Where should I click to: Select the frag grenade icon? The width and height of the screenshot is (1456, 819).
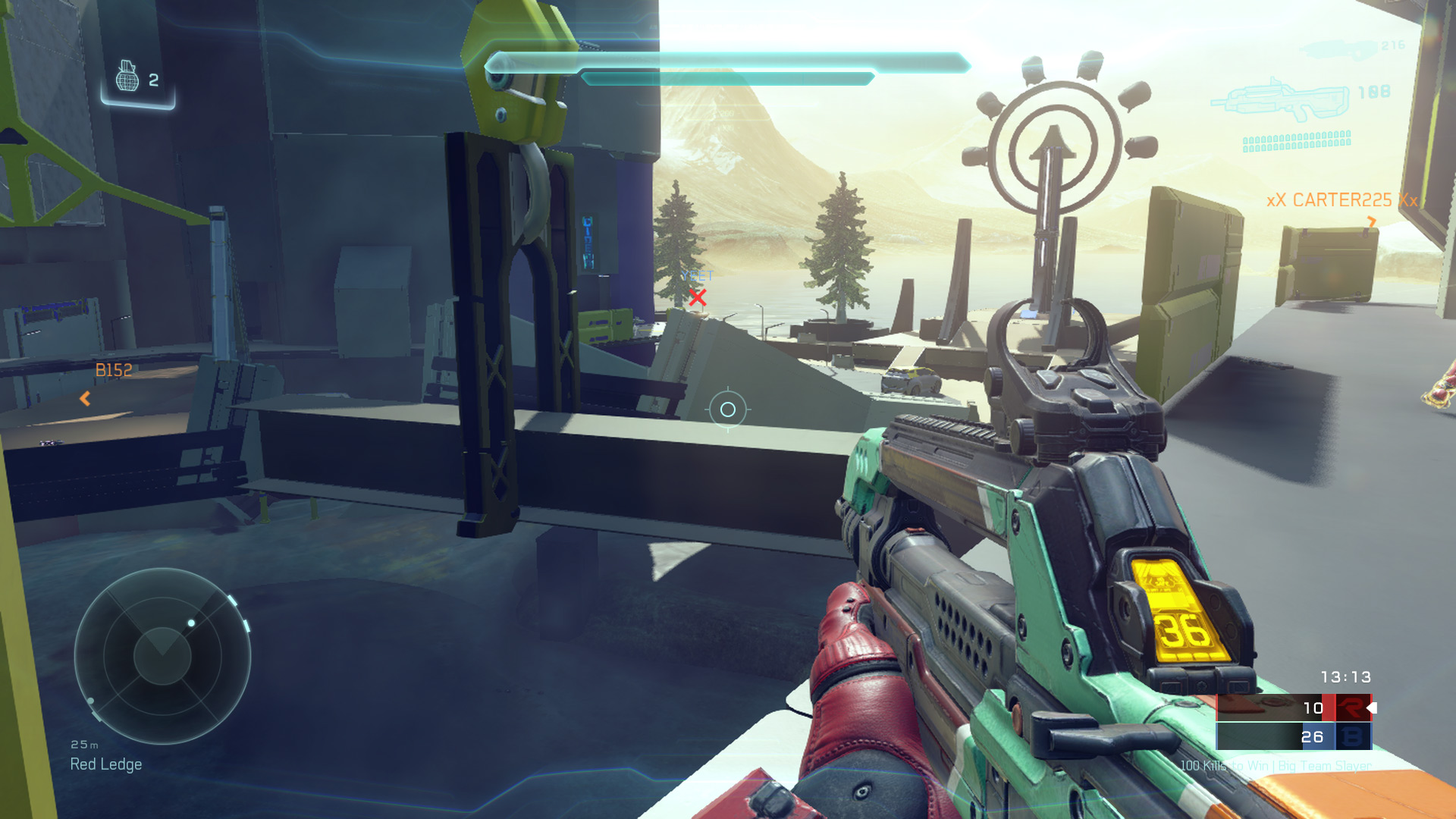(x=127, y=77)
